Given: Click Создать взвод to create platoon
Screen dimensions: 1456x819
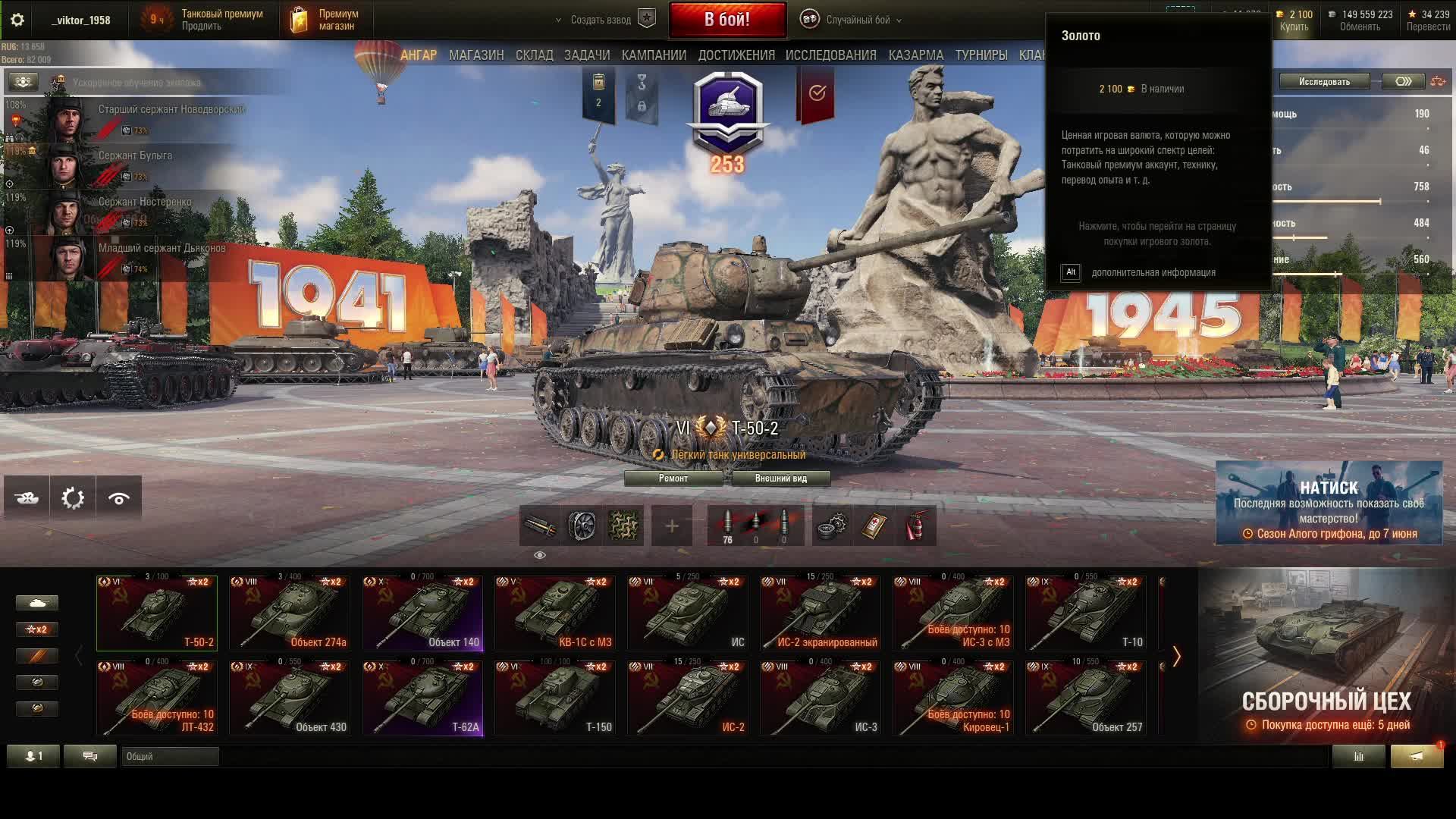Looking at the screenshot, I should pyautogui.click(x=601, y=20).
